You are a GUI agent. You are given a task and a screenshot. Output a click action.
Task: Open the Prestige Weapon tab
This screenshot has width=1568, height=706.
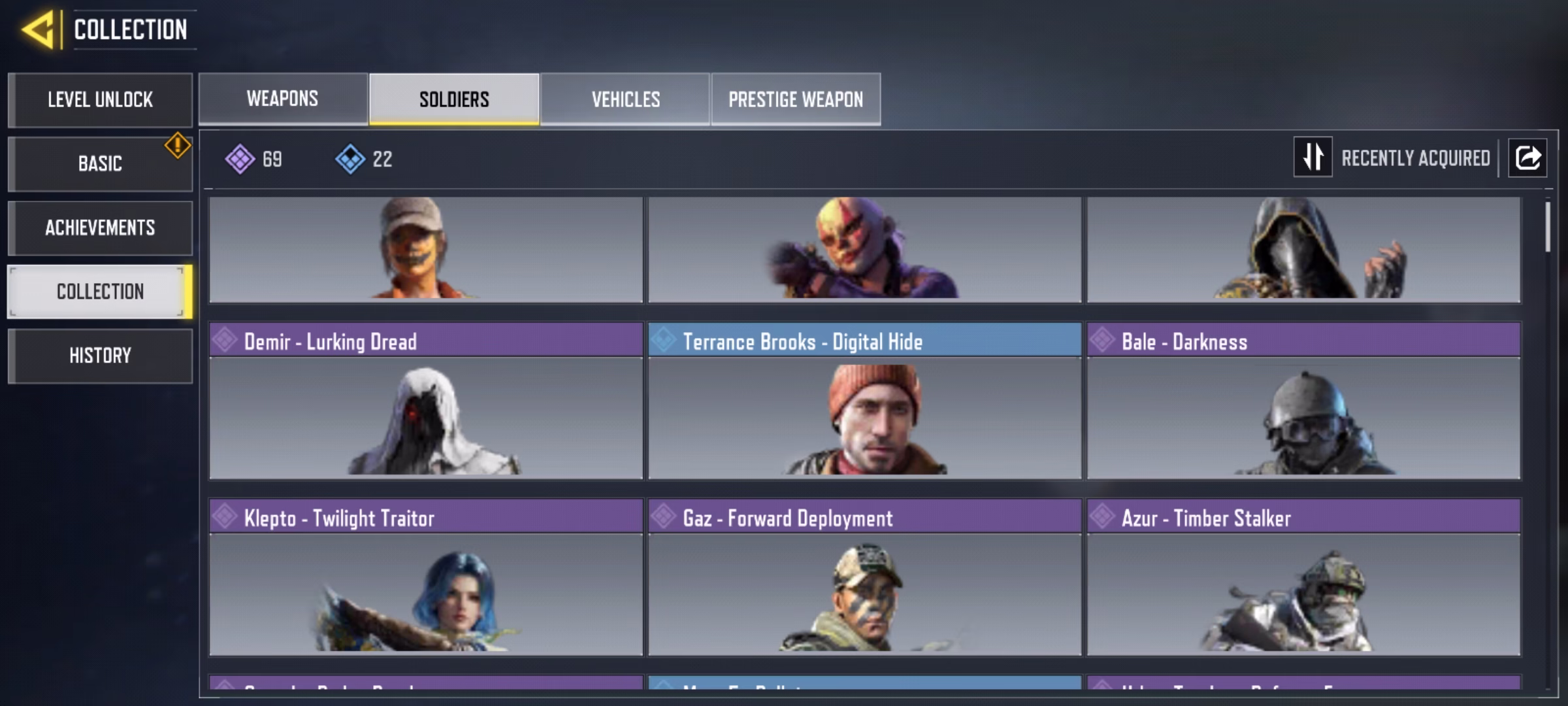point(796,99)
